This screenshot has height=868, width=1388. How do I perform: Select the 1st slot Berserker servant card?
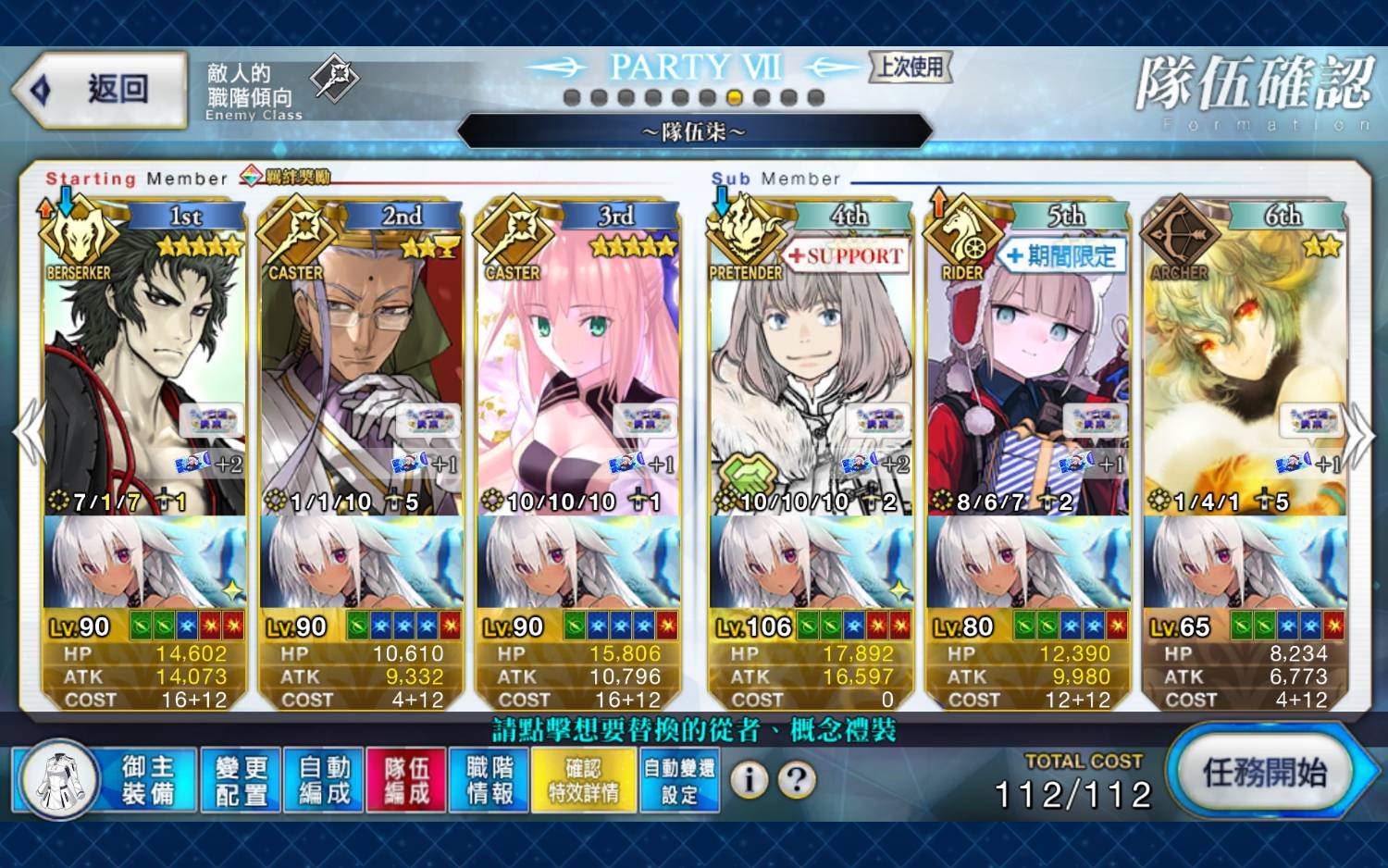[144, 370]
